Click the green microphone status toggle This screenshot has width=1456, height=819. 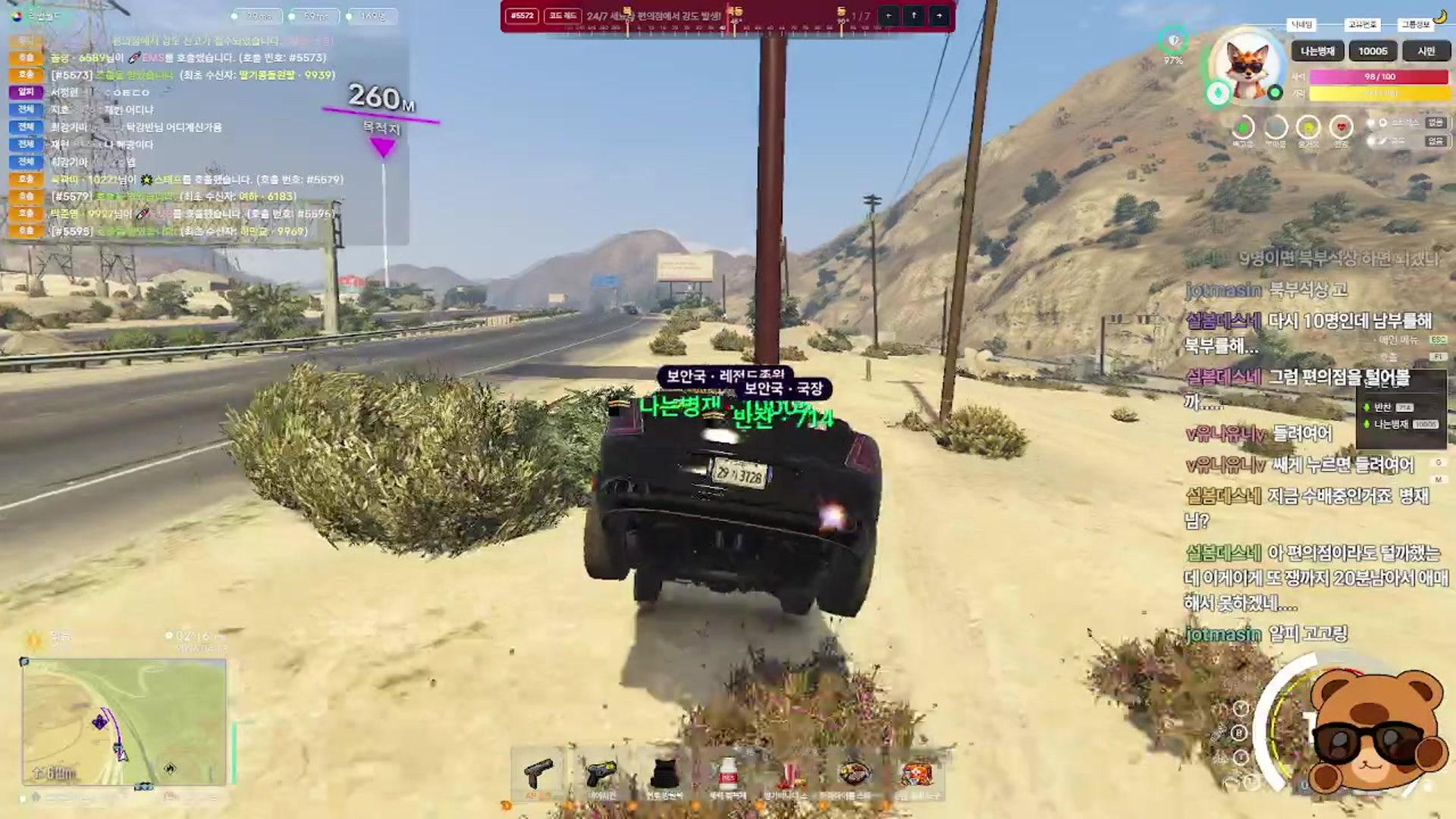(1218, 93)
